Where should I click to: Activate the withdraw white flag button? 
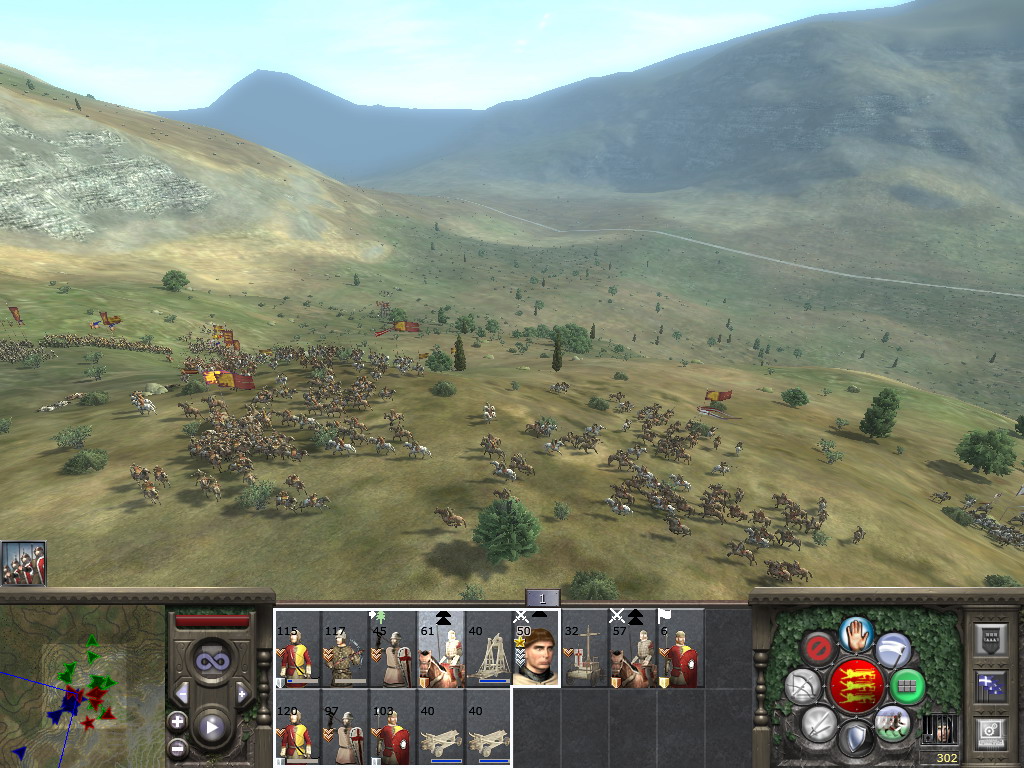pos(893,650)
